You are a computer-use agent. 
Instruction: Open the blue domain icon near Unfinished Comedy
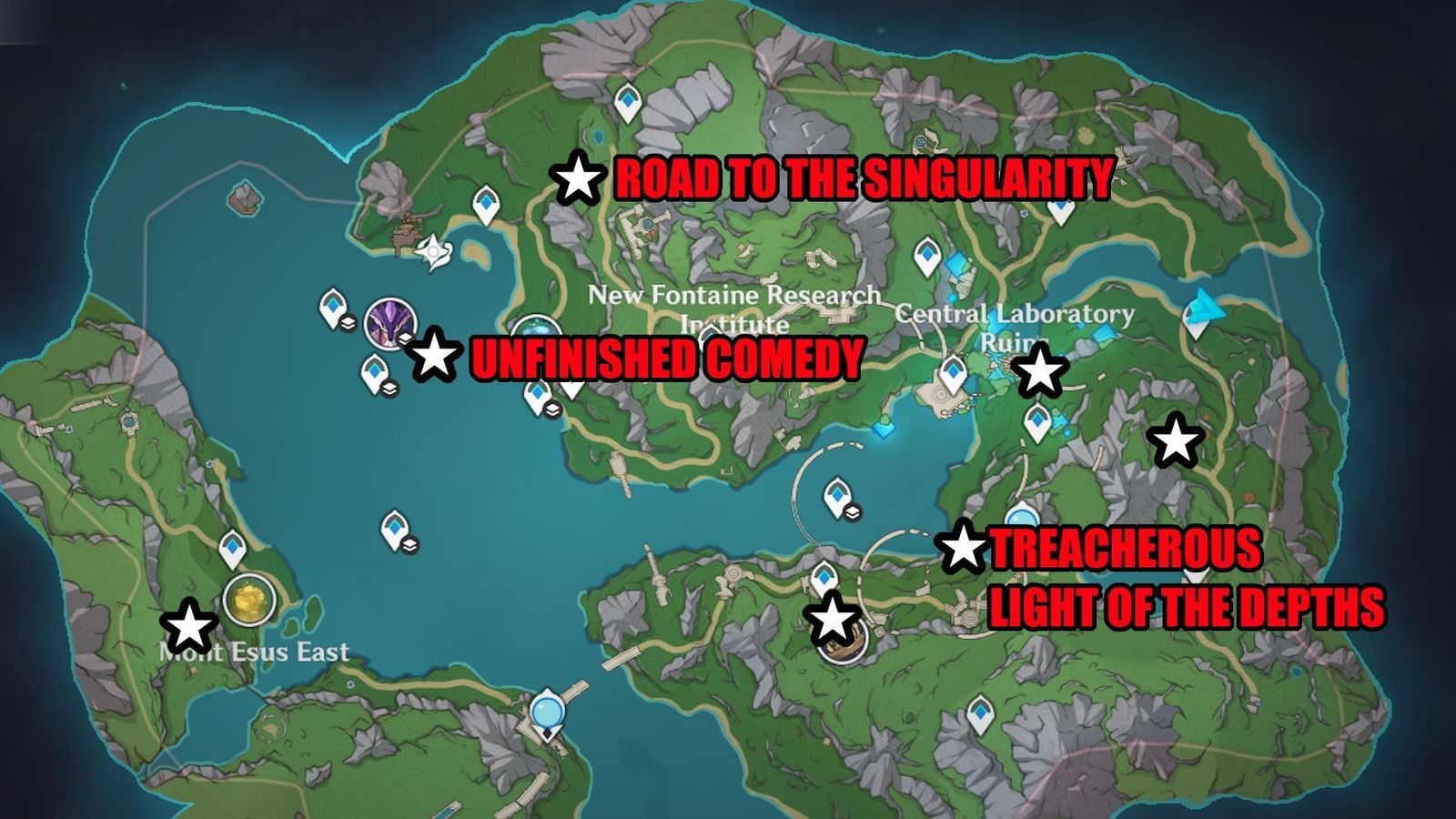(x=535, y=331)
